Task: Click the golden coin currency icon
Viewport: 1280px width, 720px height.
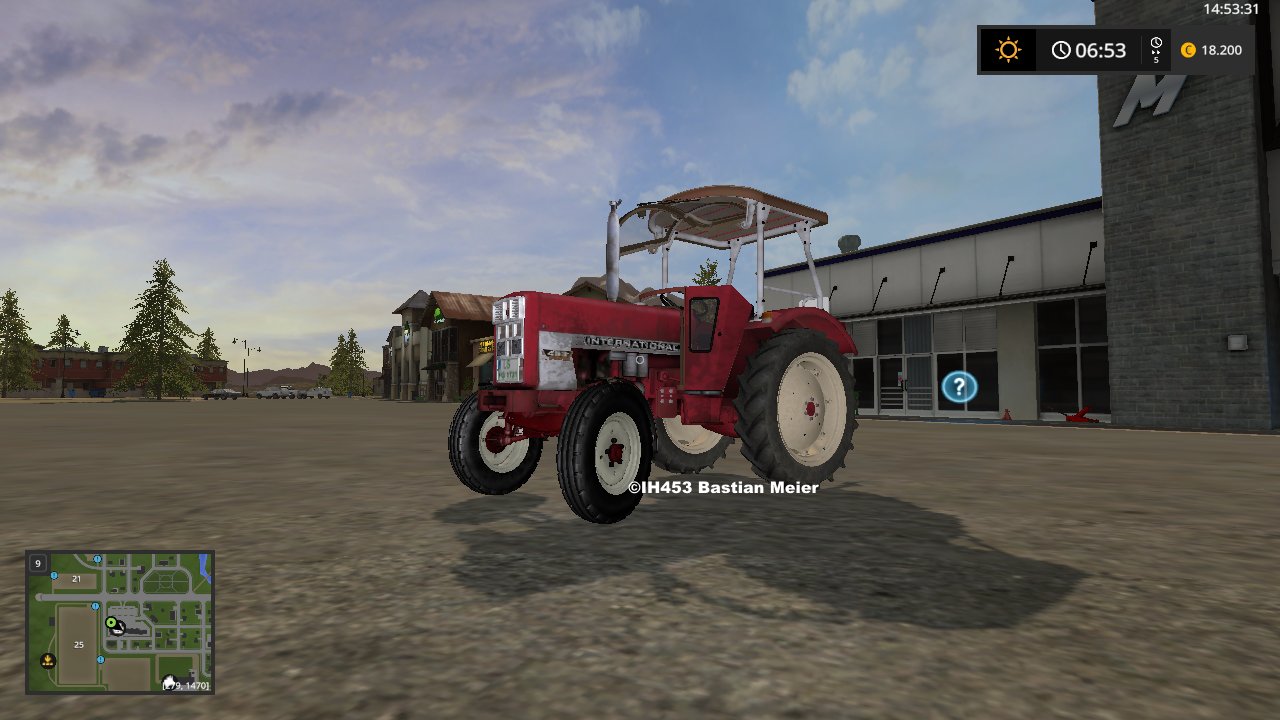Action: [x=1186, y=49]
